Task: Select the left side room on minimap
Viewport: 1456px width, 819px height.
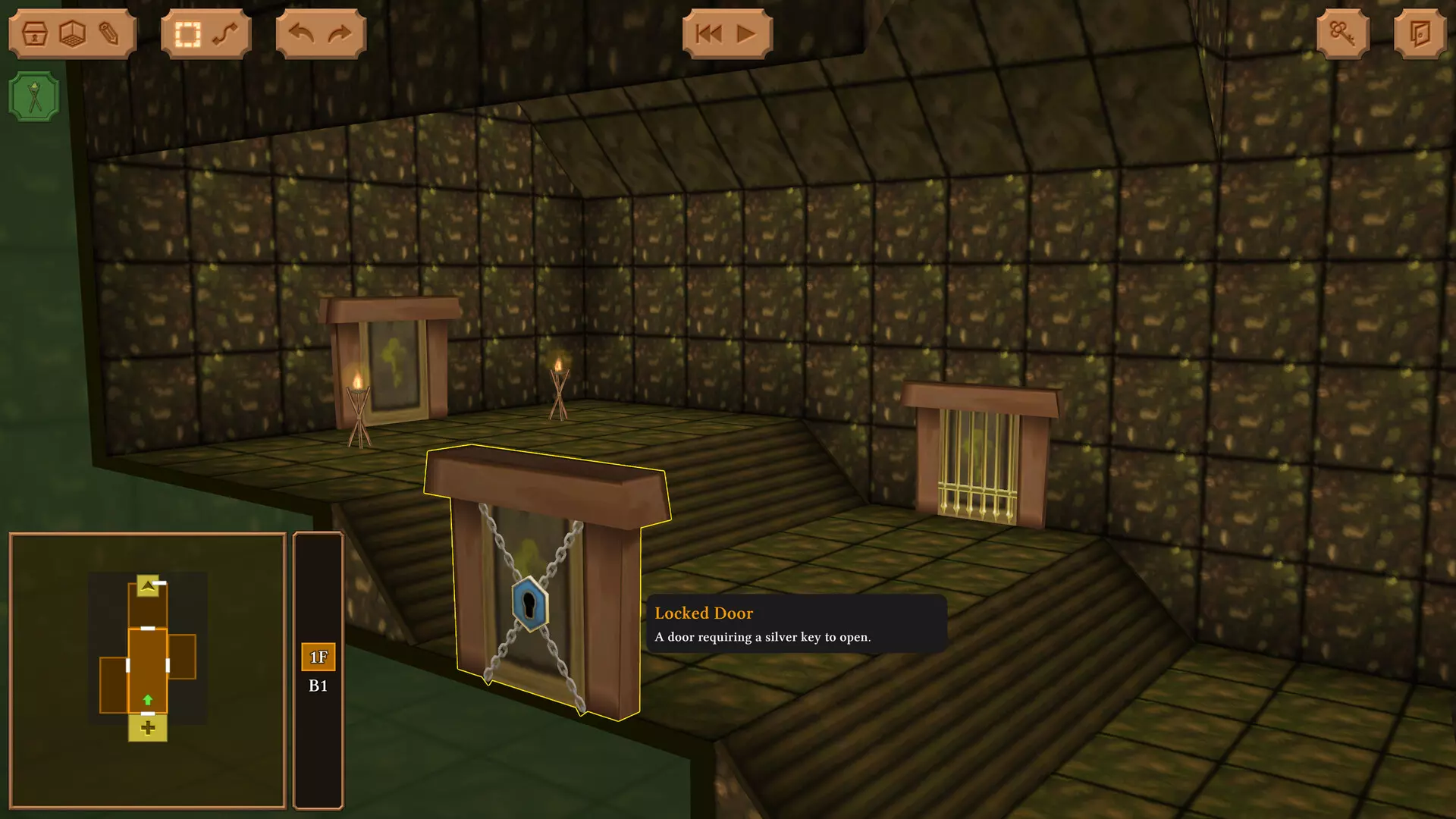Action: pos(113,686)
